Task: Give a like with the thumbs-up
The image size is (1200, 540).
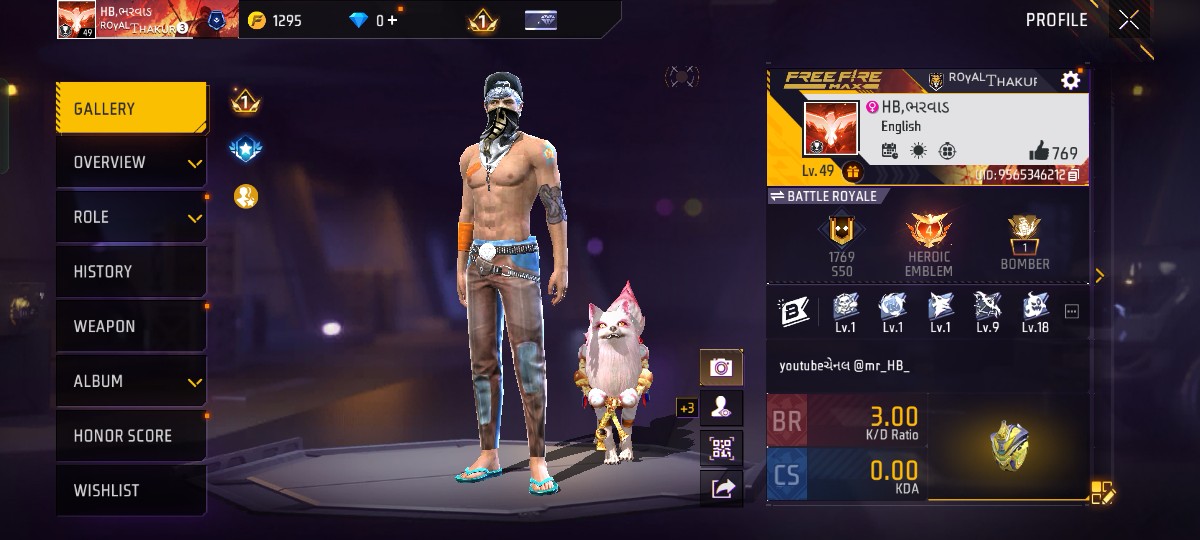Action: (x=1039, y=152)
